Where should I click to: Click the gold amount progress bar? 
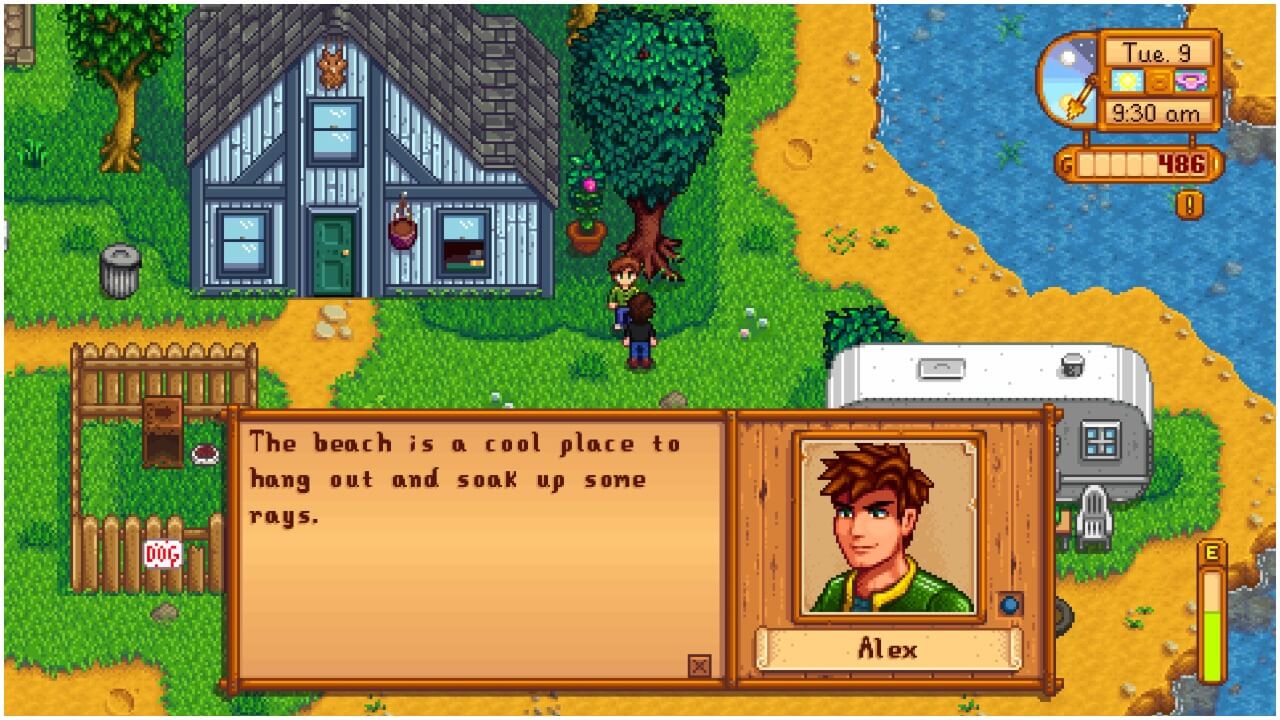1120,160
